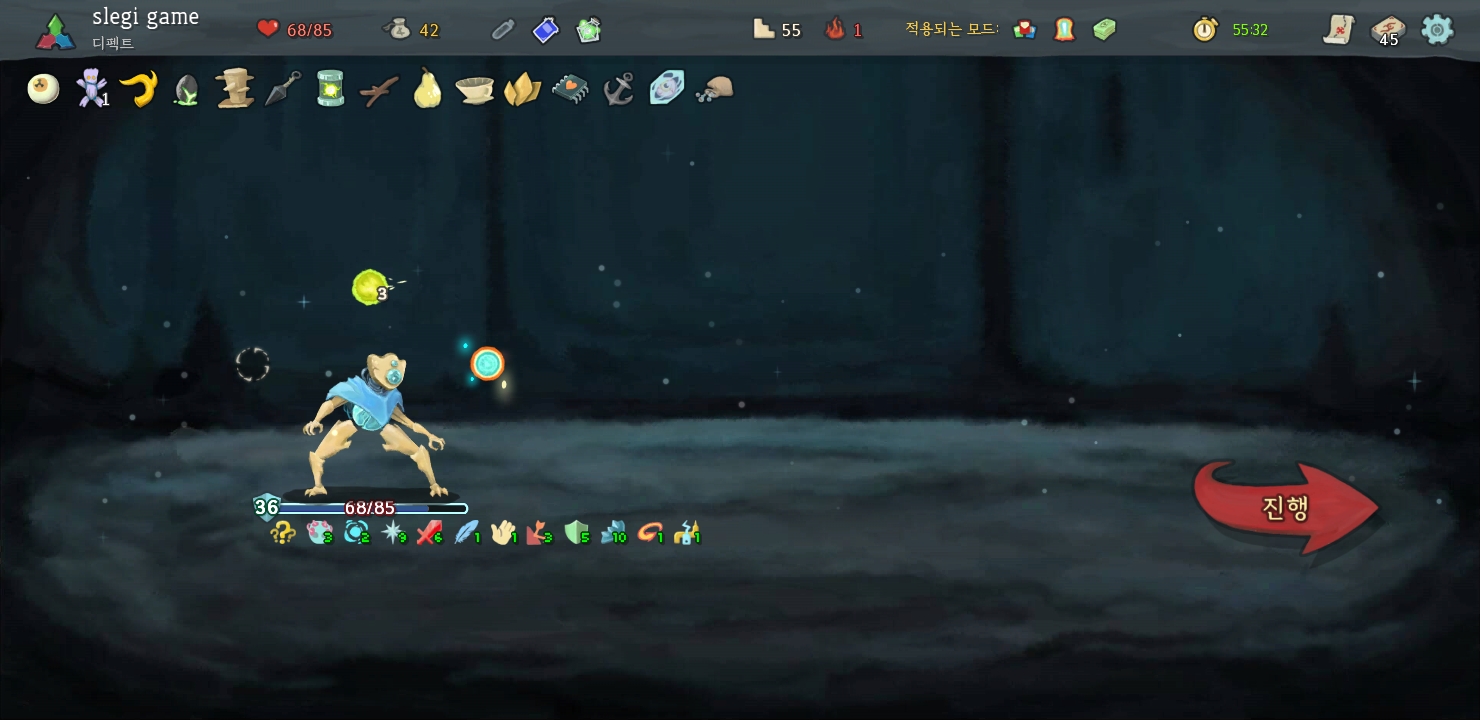View the deck with 45 cards
1480x720 pixels.
click(1387, 30)
